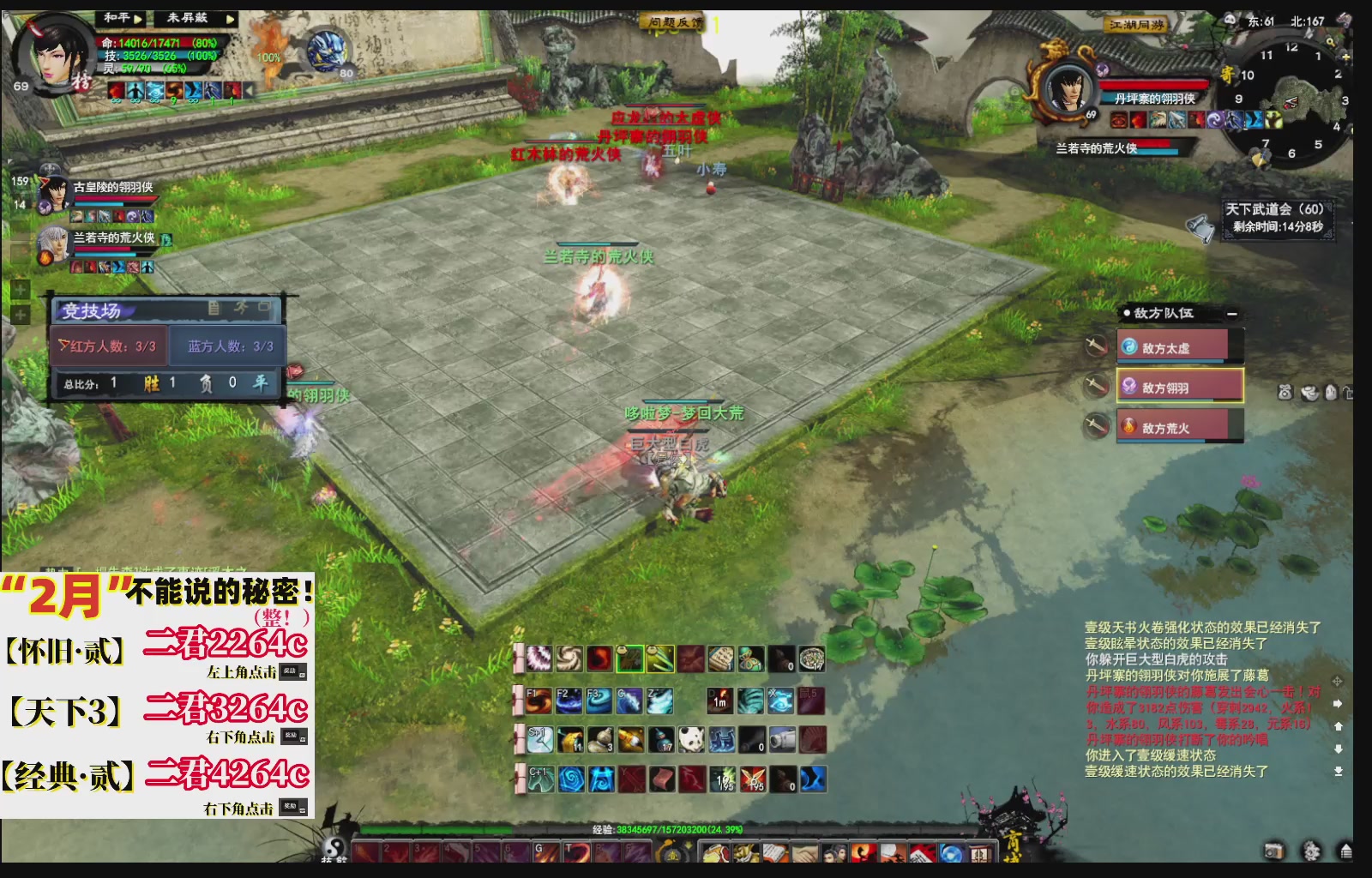The width and height of the screenshot is (1372, 878).
Task: Click the record sheet icon on the 竞技场 panel
Action: coord(214,310)
